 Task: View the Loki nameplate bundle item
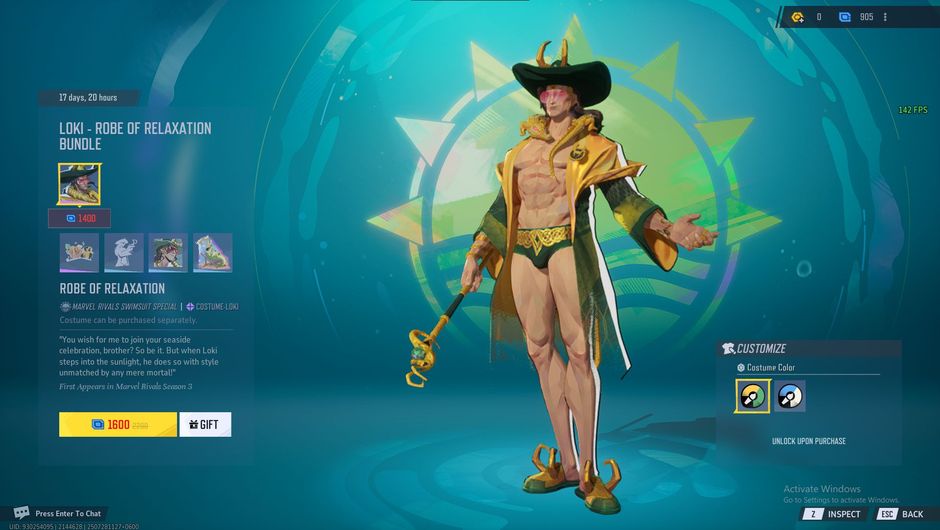pyautogui.click(x=168, y=253)
